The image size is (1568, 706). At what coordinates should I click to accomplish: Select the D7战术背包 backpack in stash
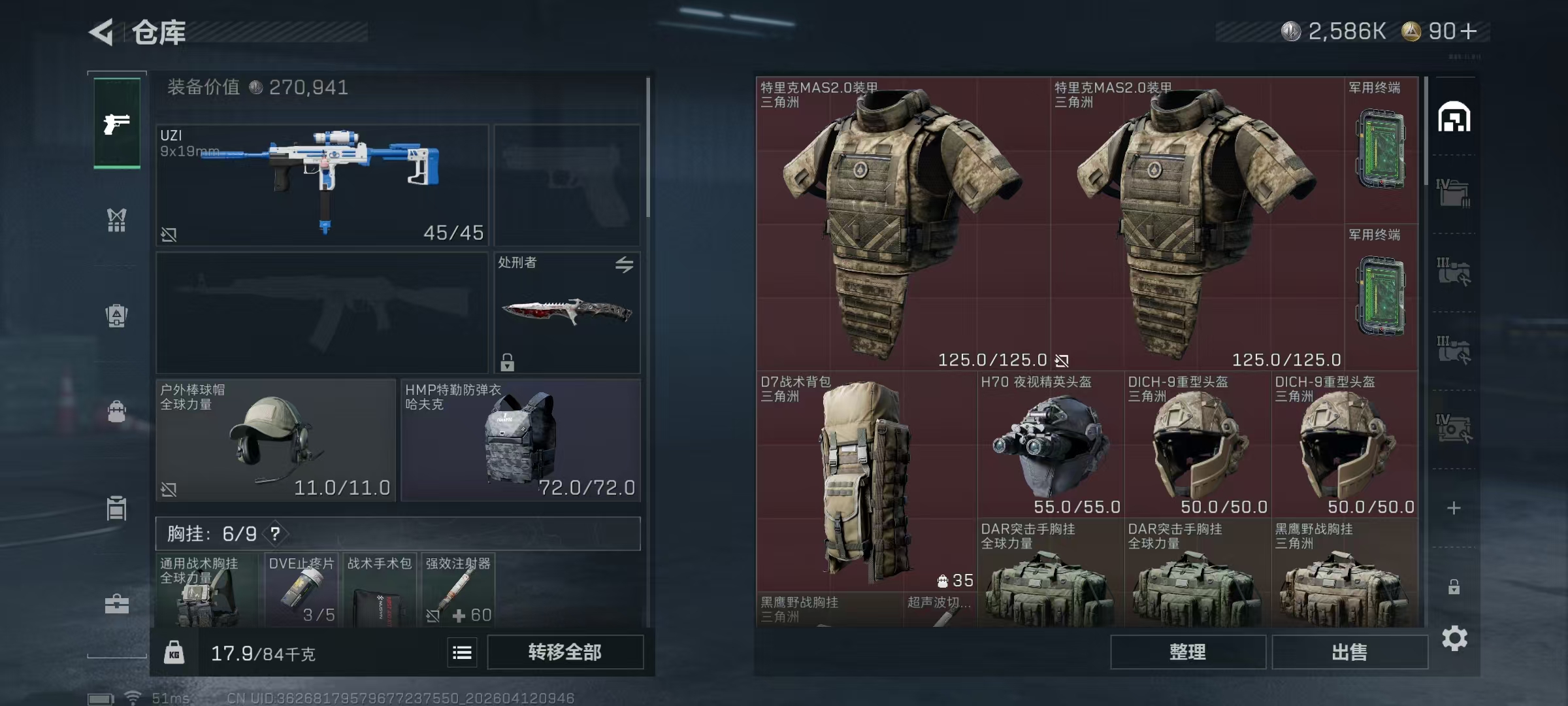click(866, 480)
